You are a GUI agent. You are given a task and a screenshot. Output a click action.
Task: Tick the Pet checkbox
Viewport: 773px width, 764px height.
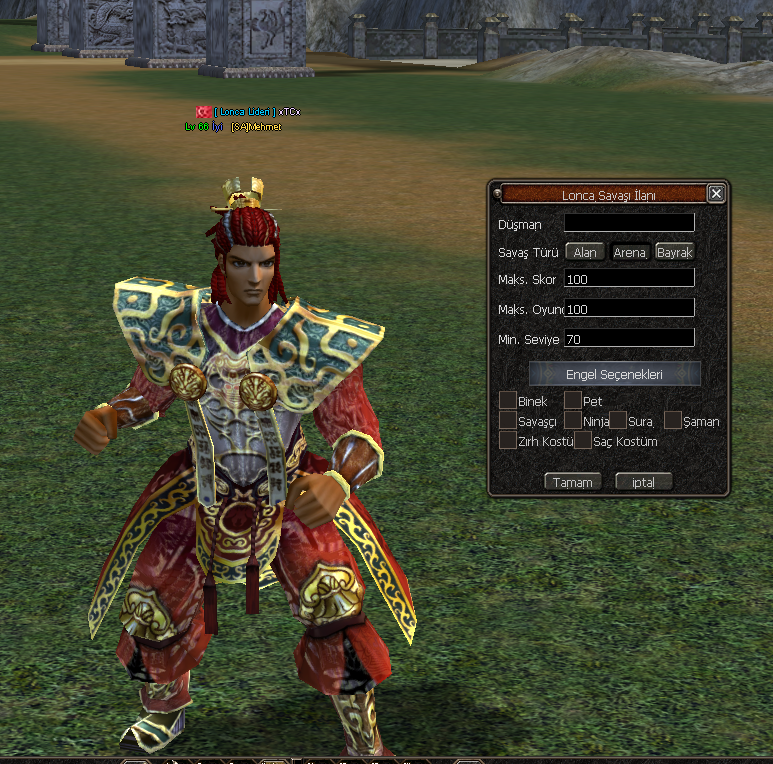pos(573,401)
